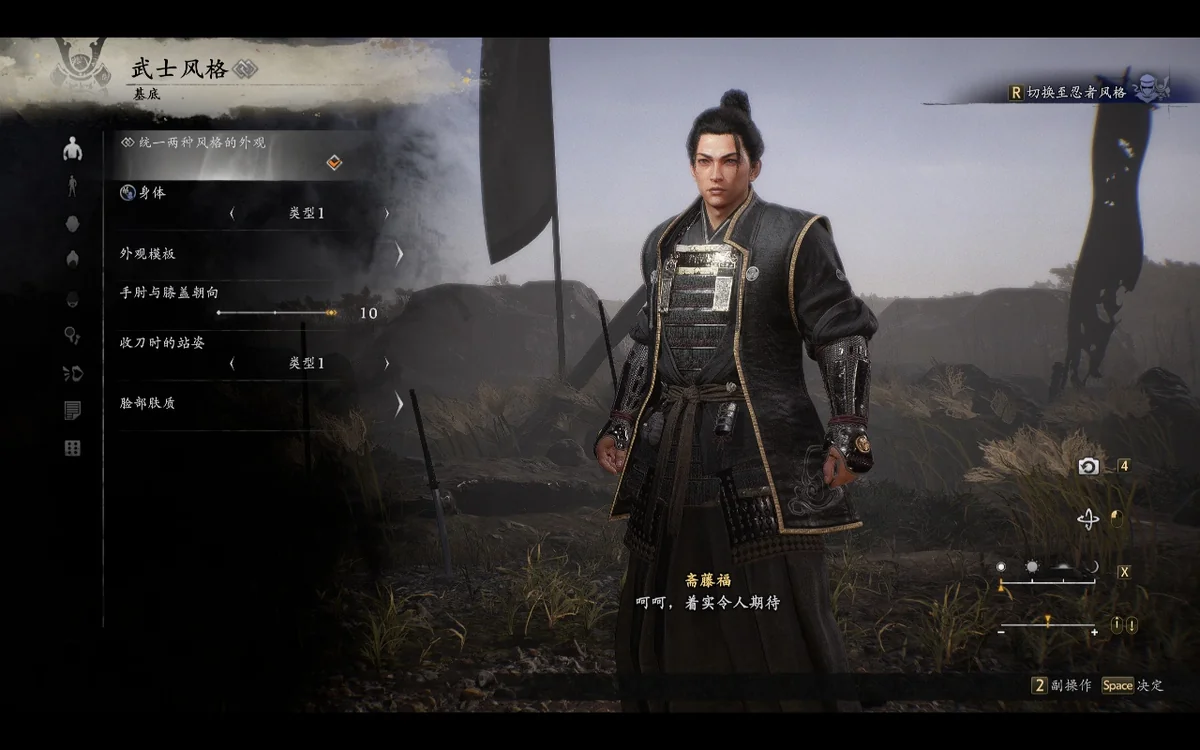1200x750 pixels.
Task: Click the left arrow for 收刀时的站姿
Action: (232, 364)
